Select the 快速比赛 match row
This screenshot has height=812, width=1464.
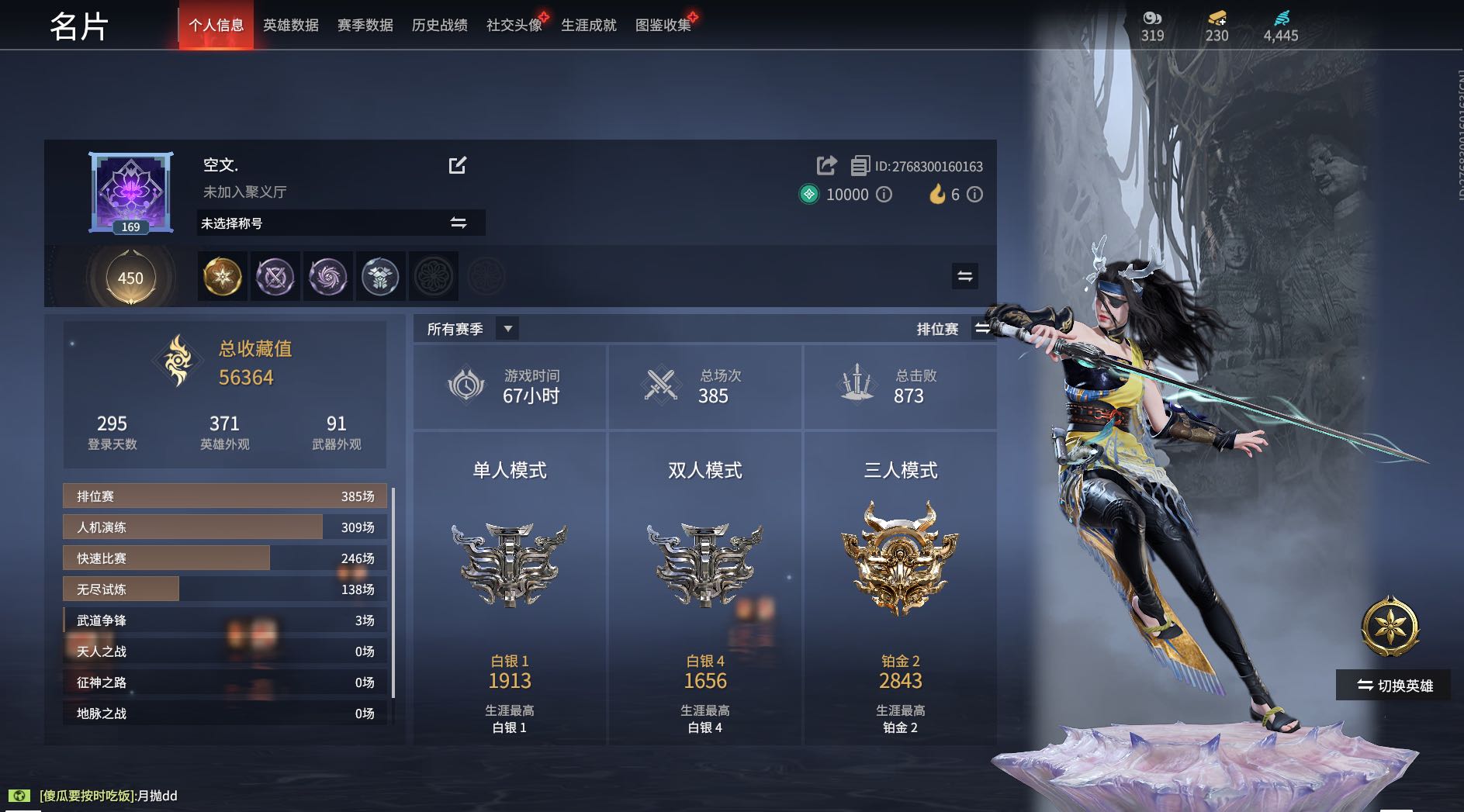tap(225, 558)
